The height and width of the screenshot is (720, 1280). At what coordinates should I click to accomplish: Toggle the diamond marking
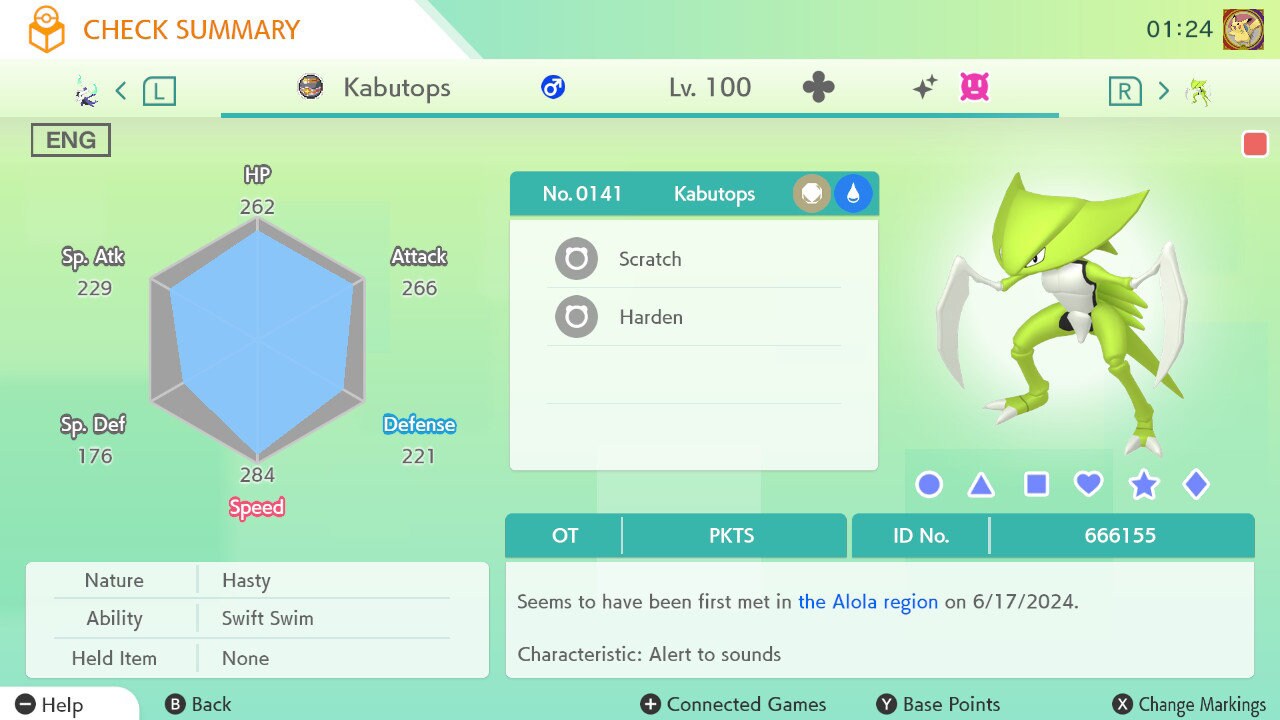pos(1196,485)
